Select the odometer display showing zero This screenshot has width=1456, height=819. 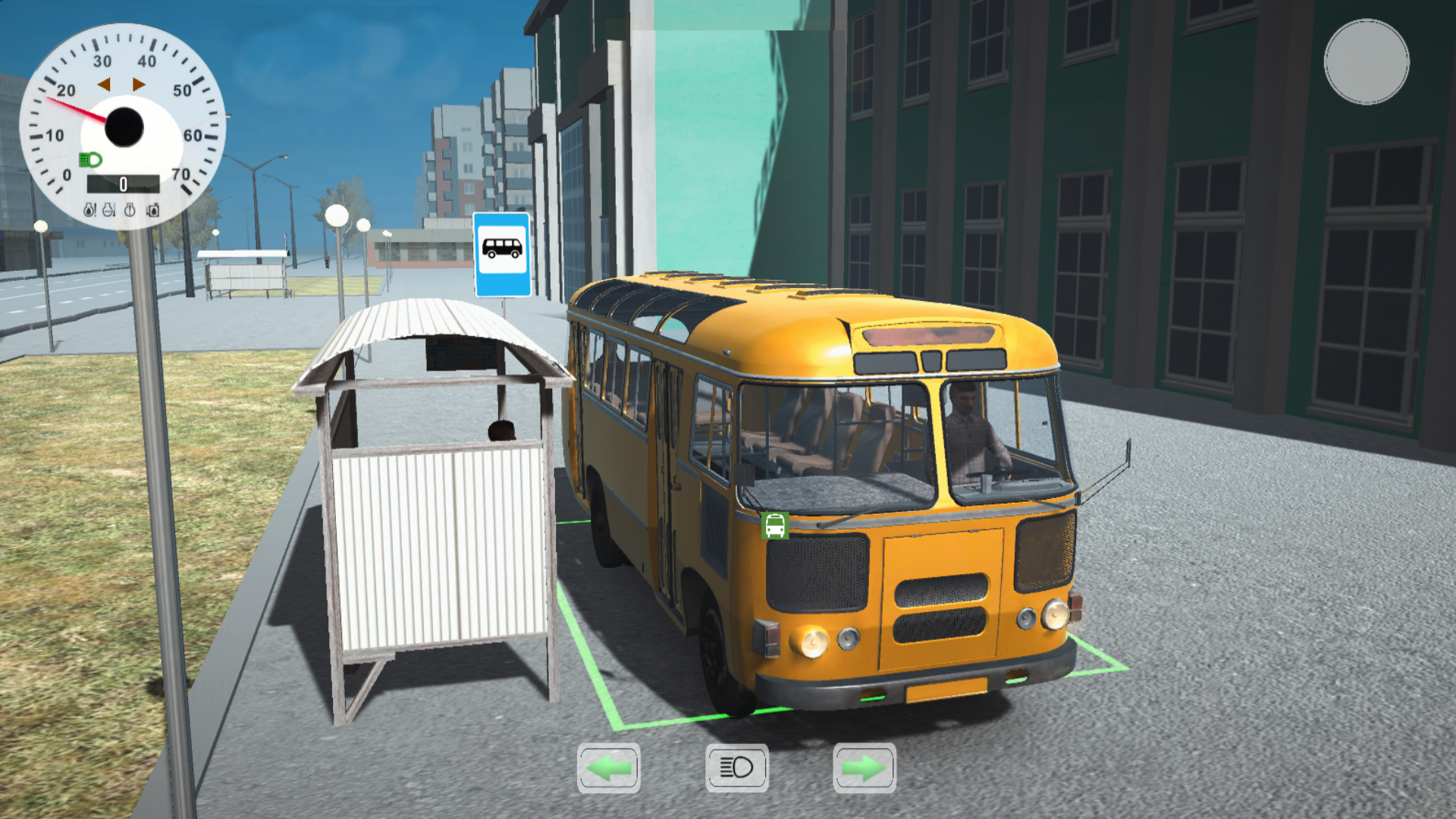pyautogui.click(x=123, y=184)
